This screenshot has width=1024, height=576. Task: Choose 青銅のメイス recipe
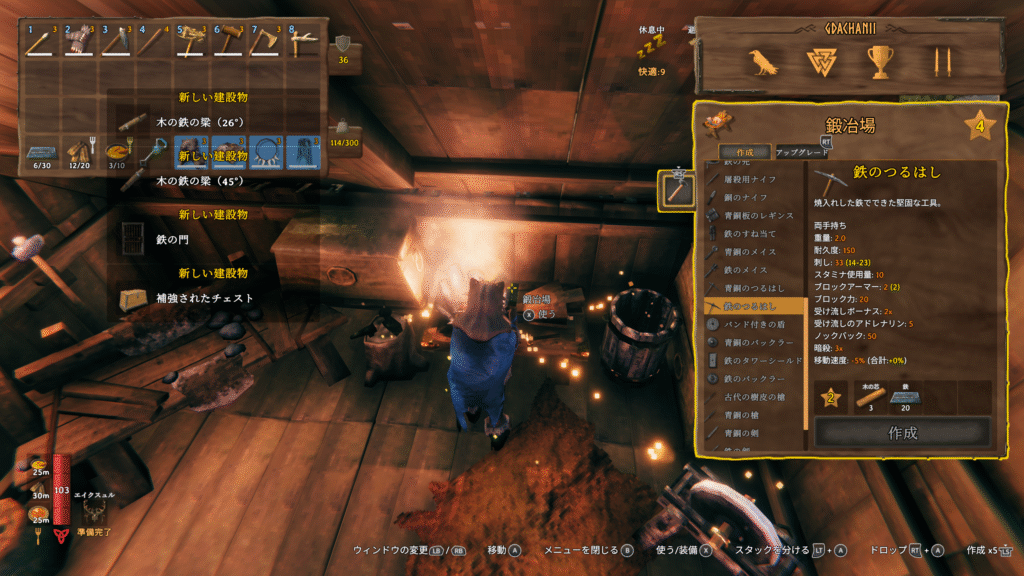coord(755,251)
